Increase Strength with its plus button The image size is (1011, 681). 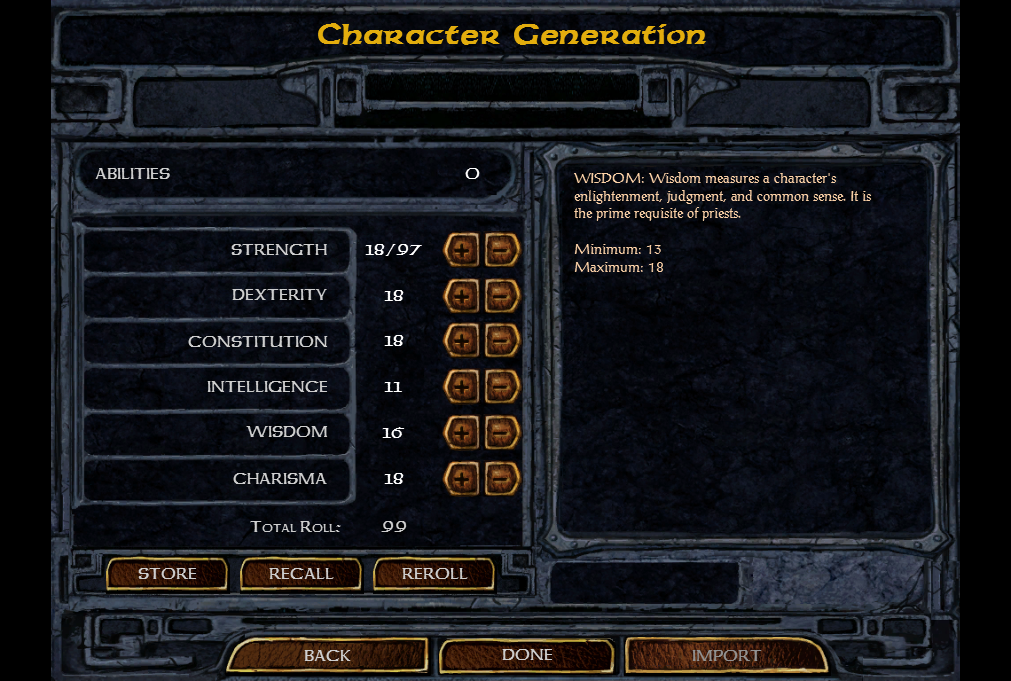coord(462,250)
